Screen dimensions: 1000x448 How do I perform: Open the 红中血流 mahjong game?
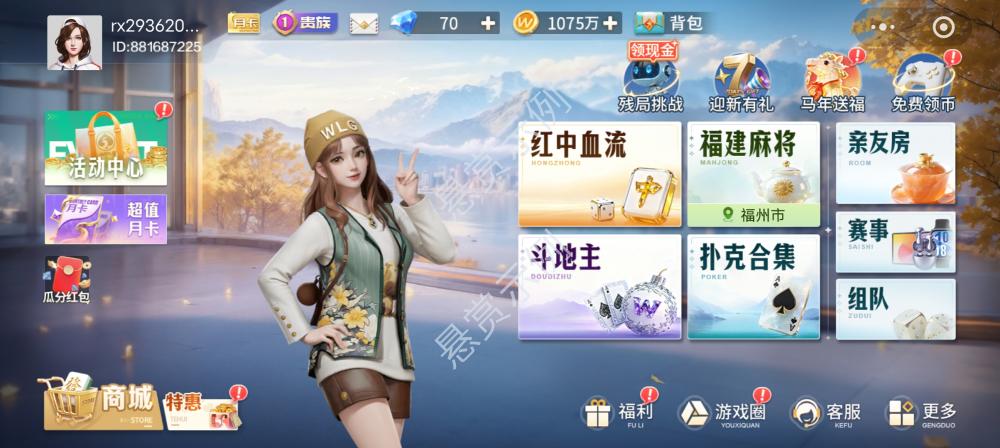point(599,174)
